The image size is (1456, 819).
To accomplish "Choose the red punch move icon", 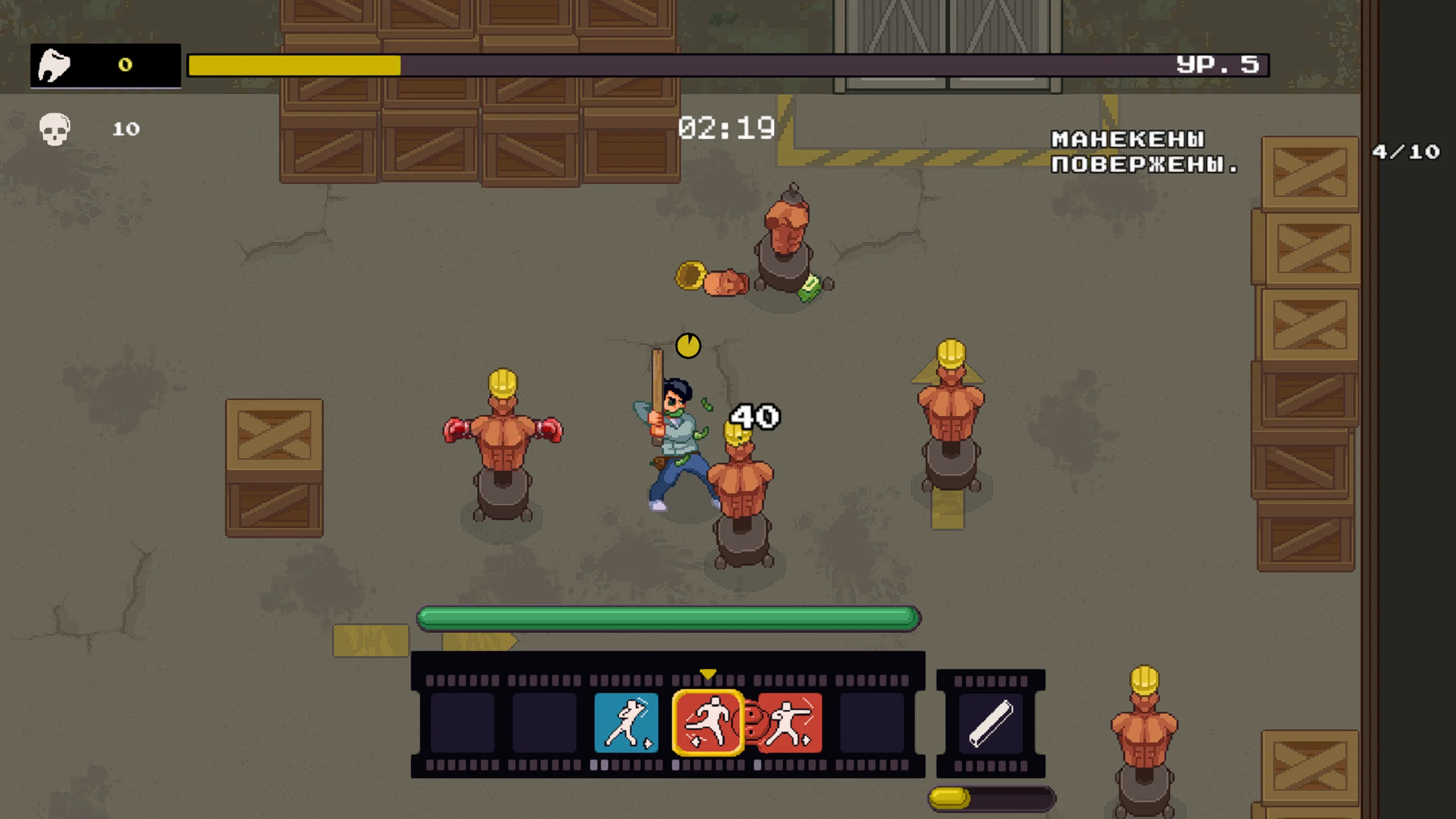I will point(791,722).
